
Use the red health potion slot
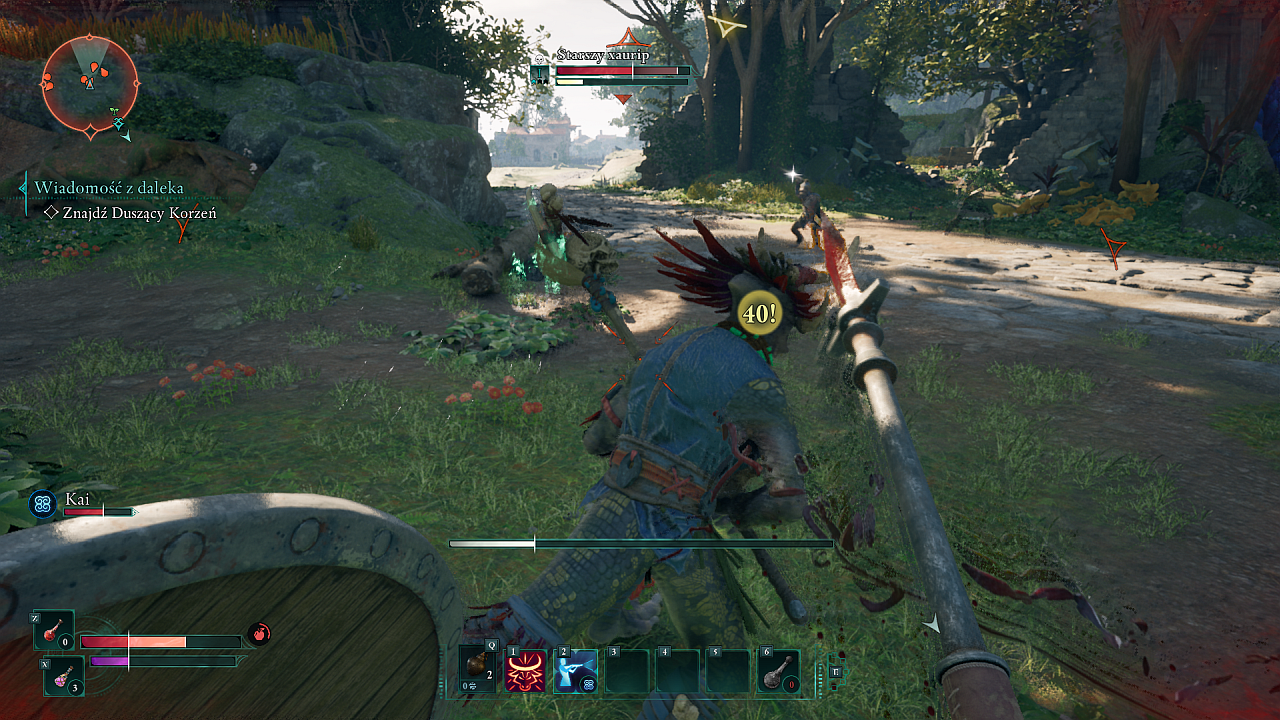pyautogui.click(x=54, y=630)
